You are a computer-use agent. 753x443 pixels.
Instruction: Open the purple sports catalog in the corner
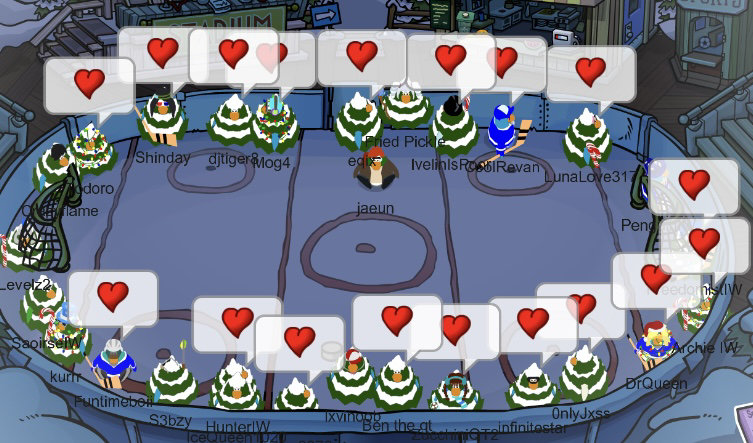[743, 421]
